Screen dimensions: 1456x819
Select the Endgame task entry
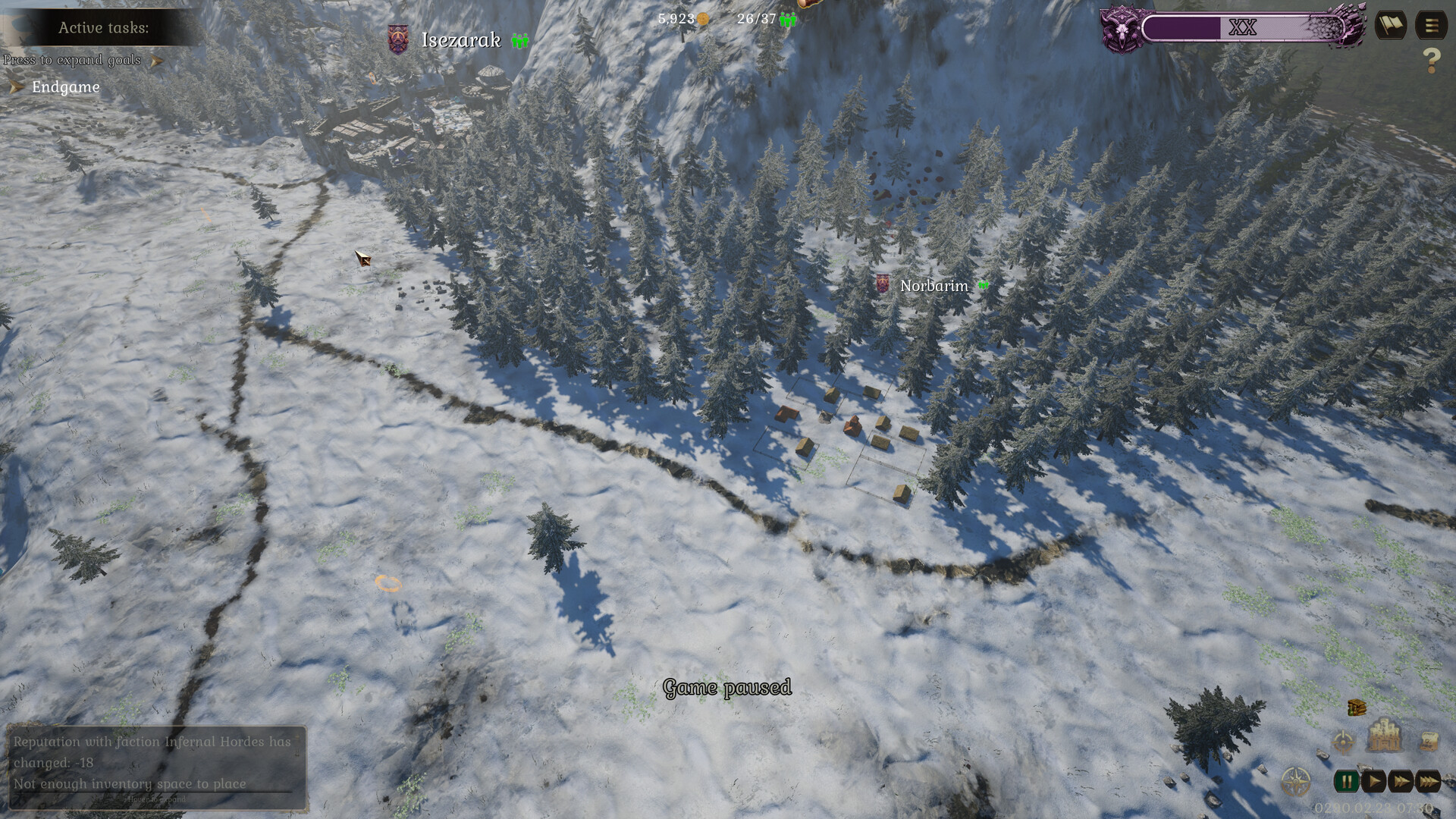pos(65,87)
